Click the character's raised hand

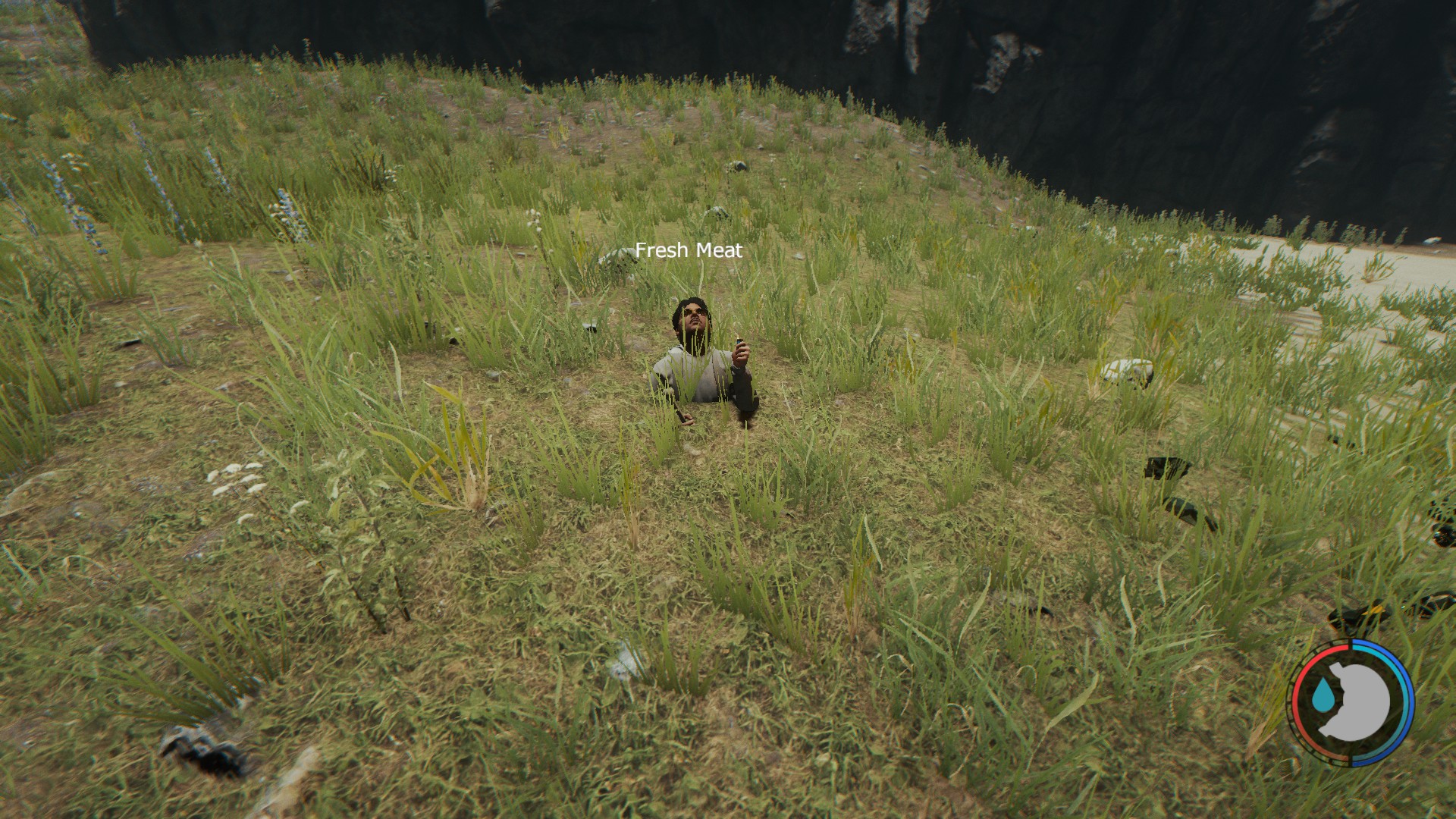tap(742, 353)
